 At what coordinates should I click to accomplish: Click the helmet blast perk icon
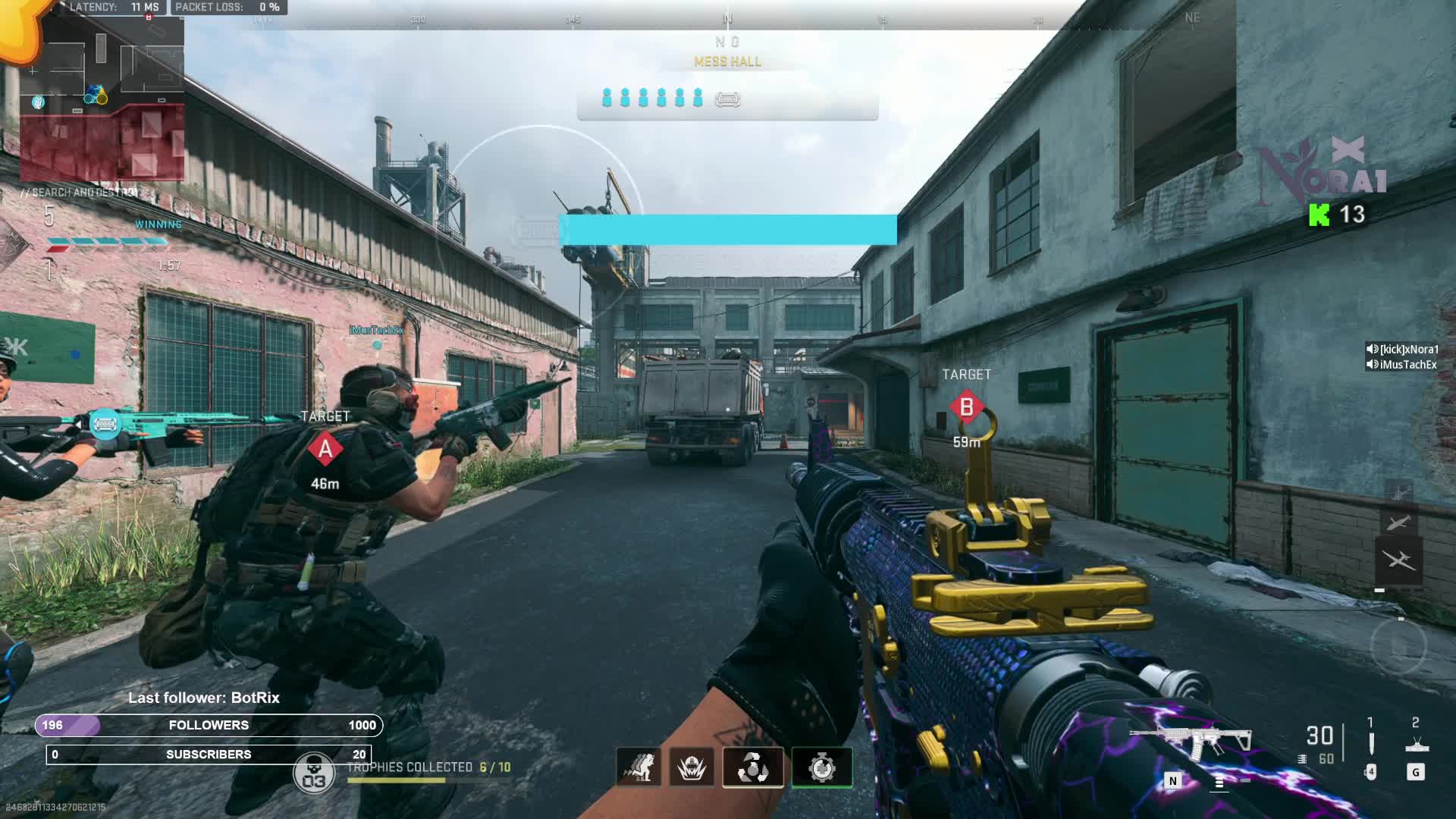(x=692, y=767)
